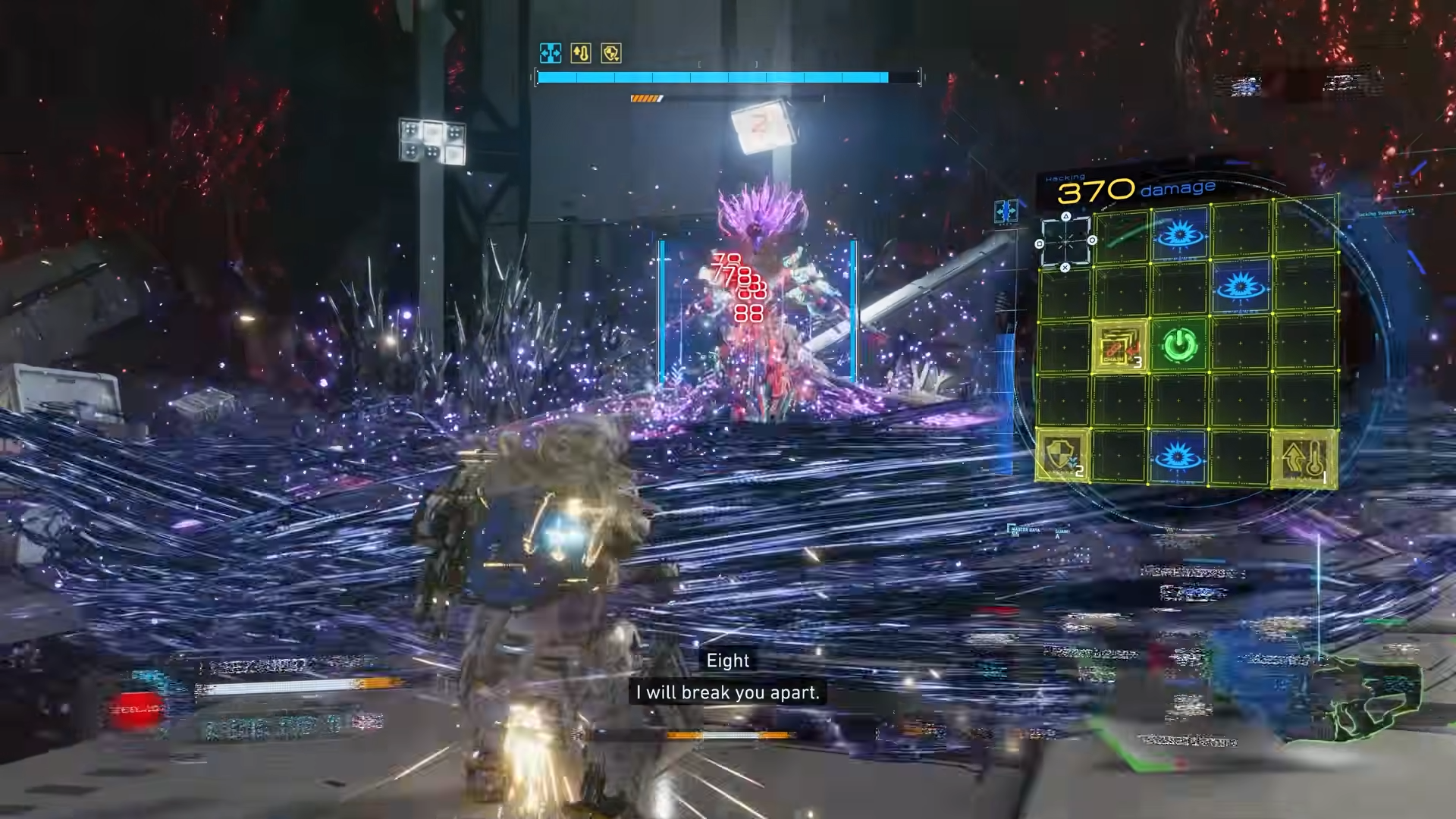Click the white hacking cursor tile
The width and height of the screenshot is (1456, 819).
(1065, 242)
